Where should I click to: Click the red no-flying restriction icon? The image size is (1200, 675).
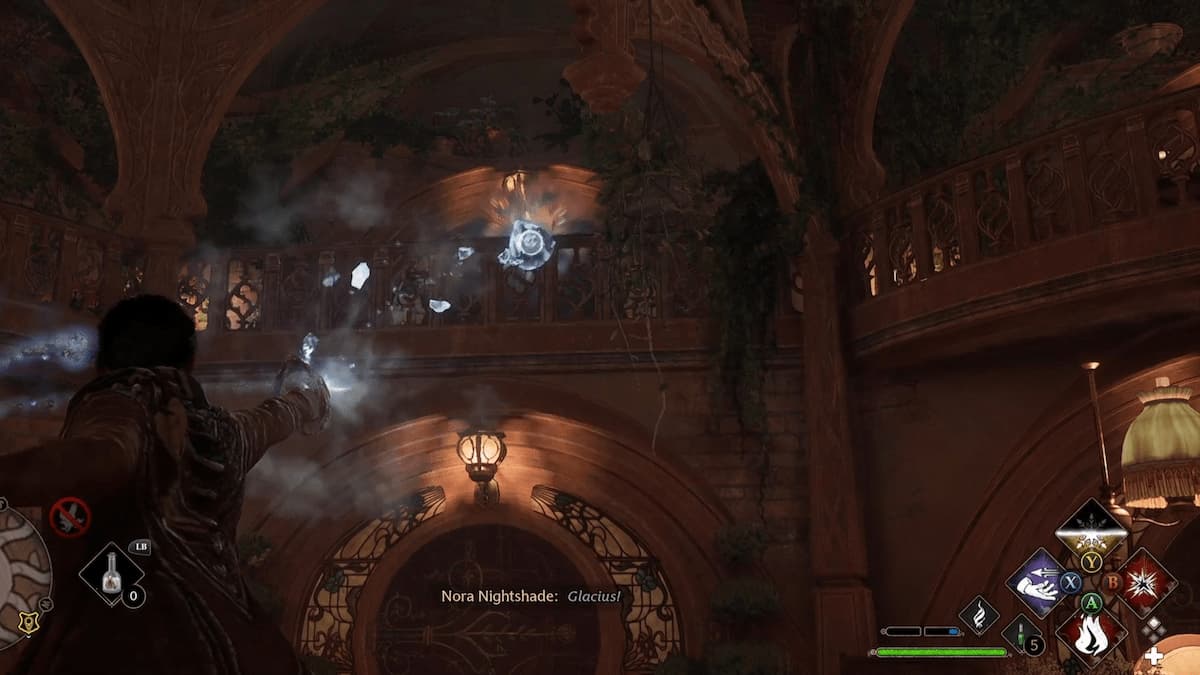(70, 517)
